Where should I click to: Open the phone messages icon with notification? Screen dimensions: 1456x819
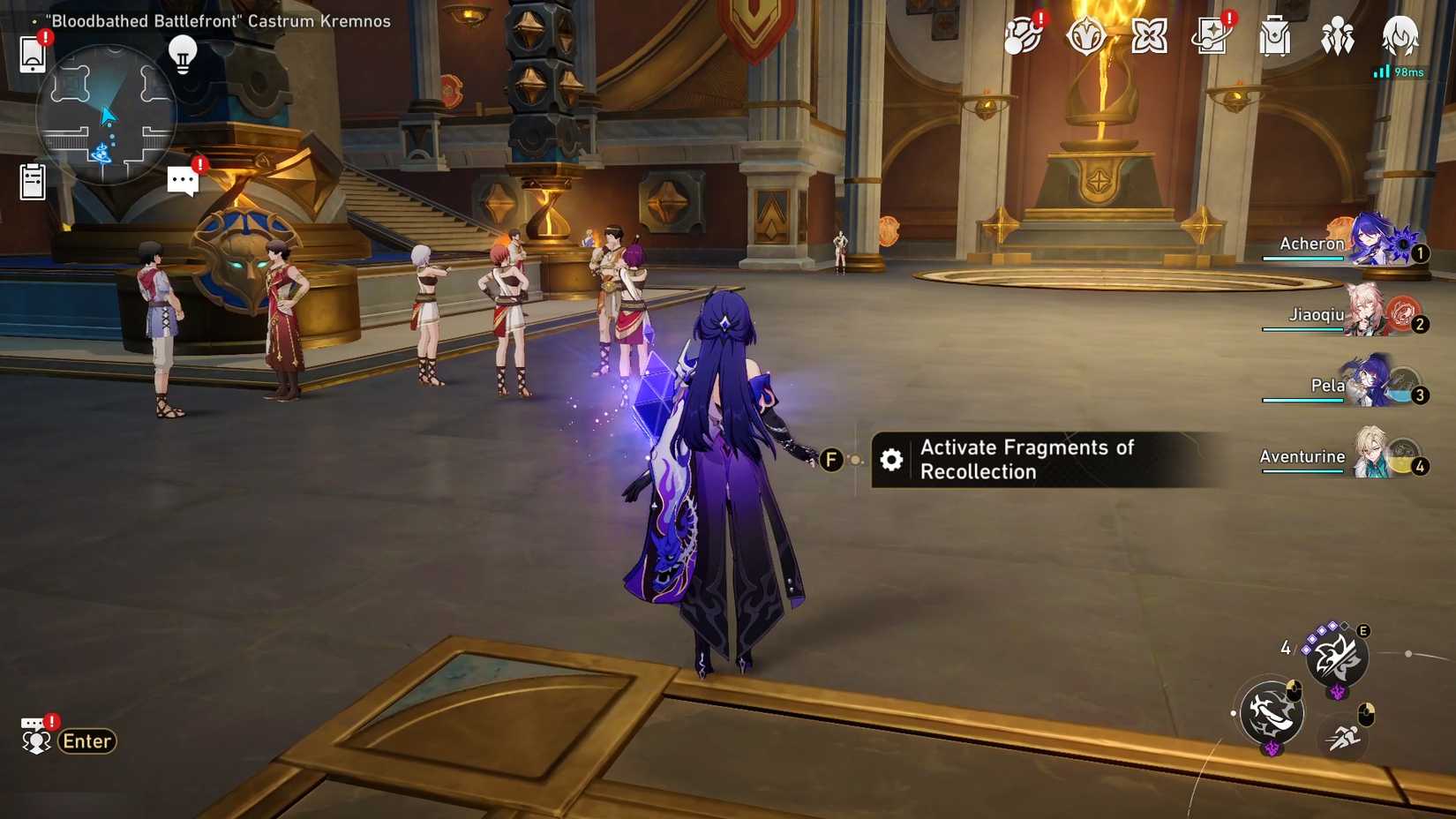[32, 55]
